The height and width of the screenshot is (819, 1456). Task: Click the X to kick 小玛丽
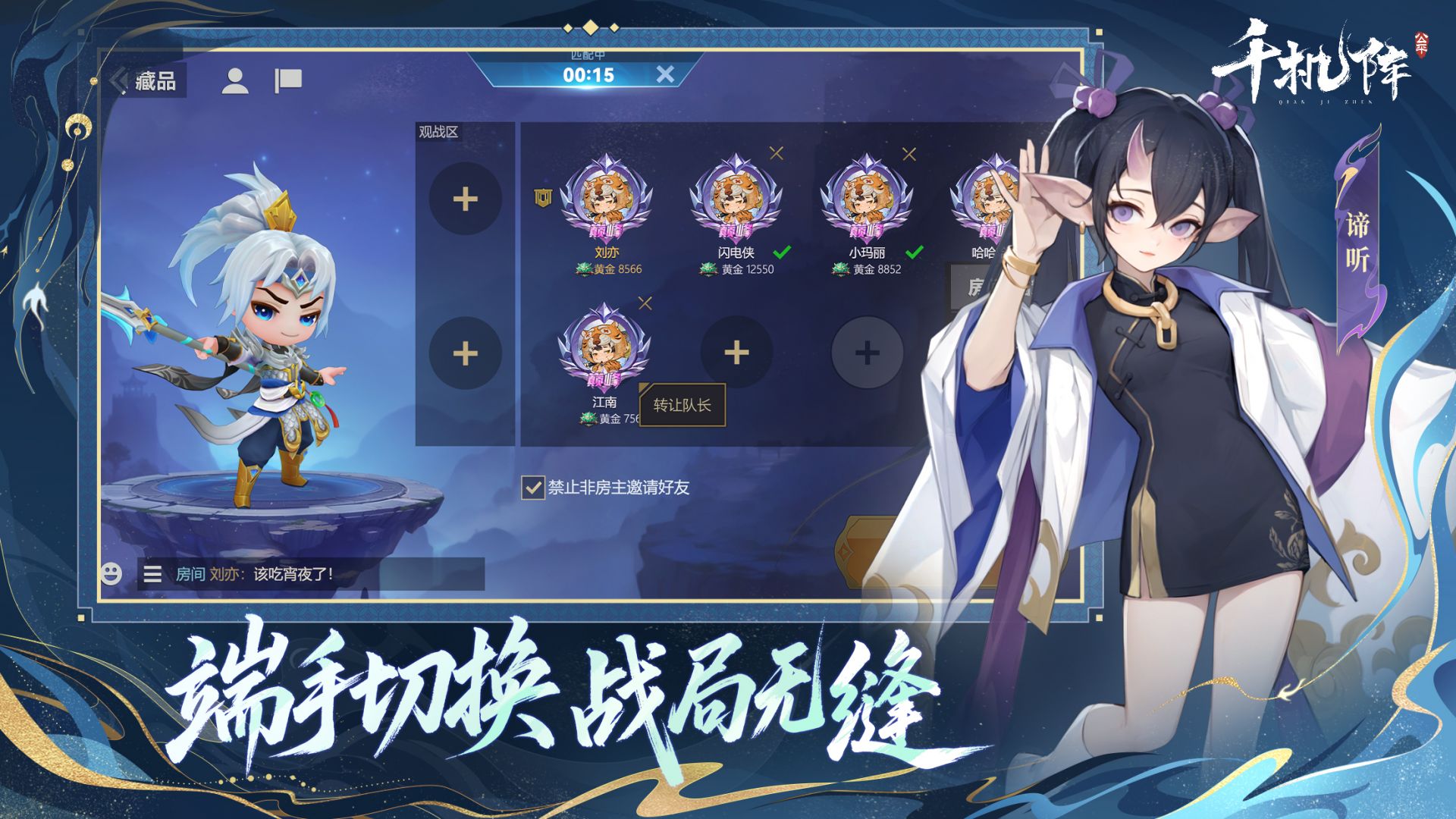click(907, 155)
